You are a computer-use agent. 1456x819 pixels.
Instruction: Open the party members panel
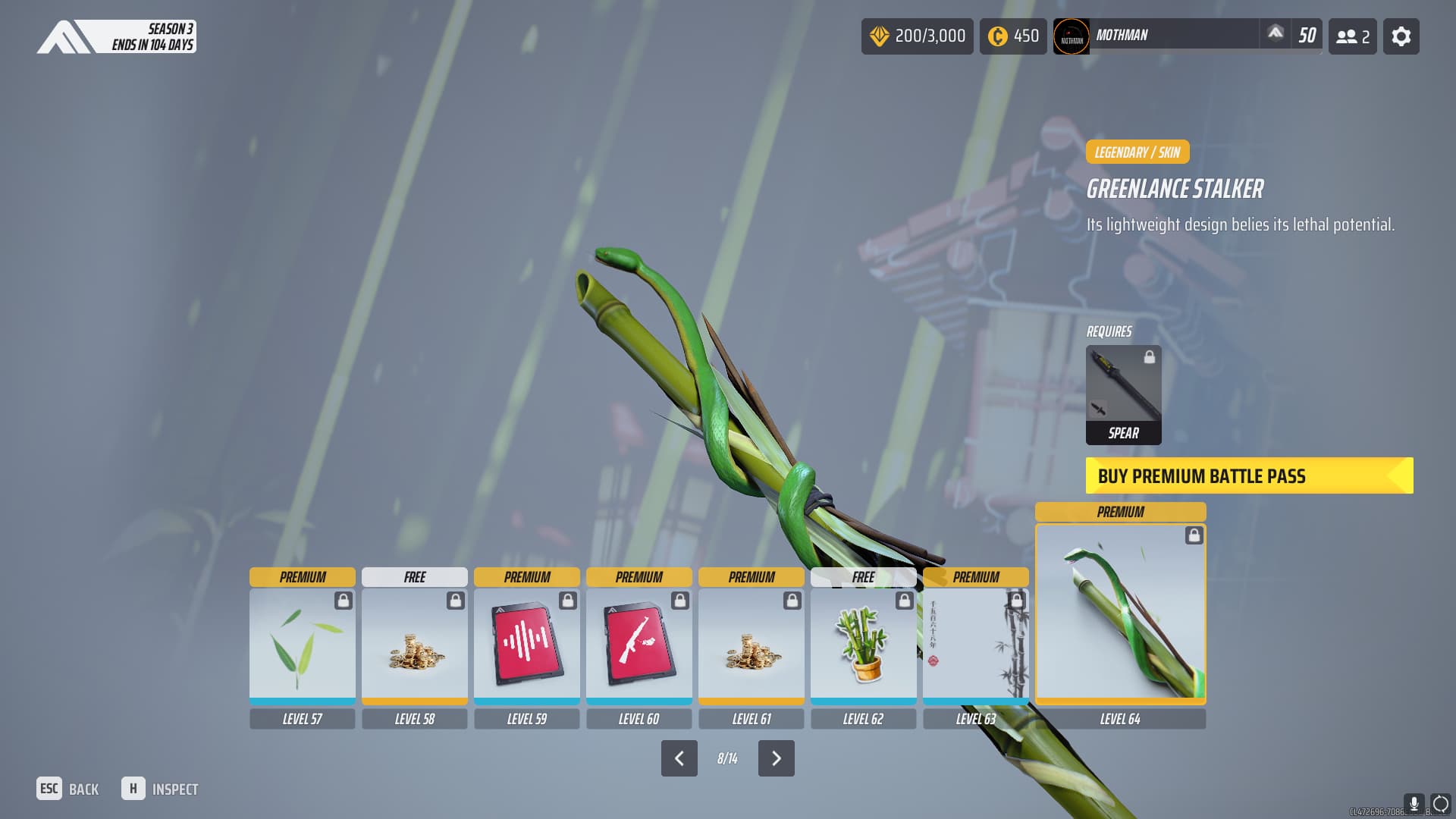point(1352,36)
